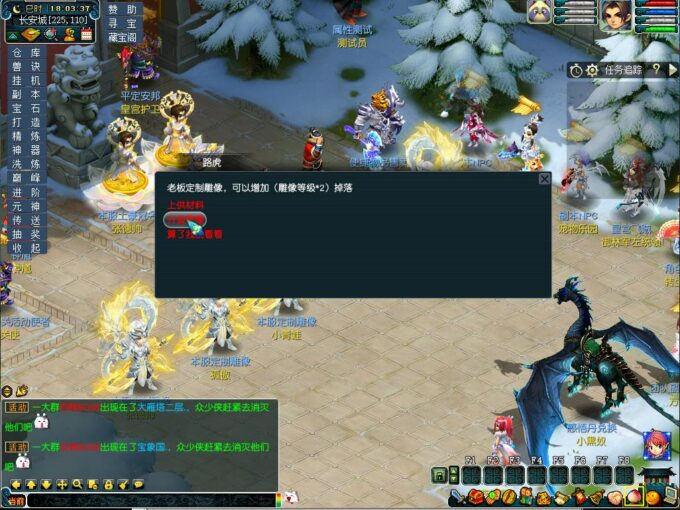
Task: Open the 寻宝 treasure hunt button
Action: (x=122, y=23)
